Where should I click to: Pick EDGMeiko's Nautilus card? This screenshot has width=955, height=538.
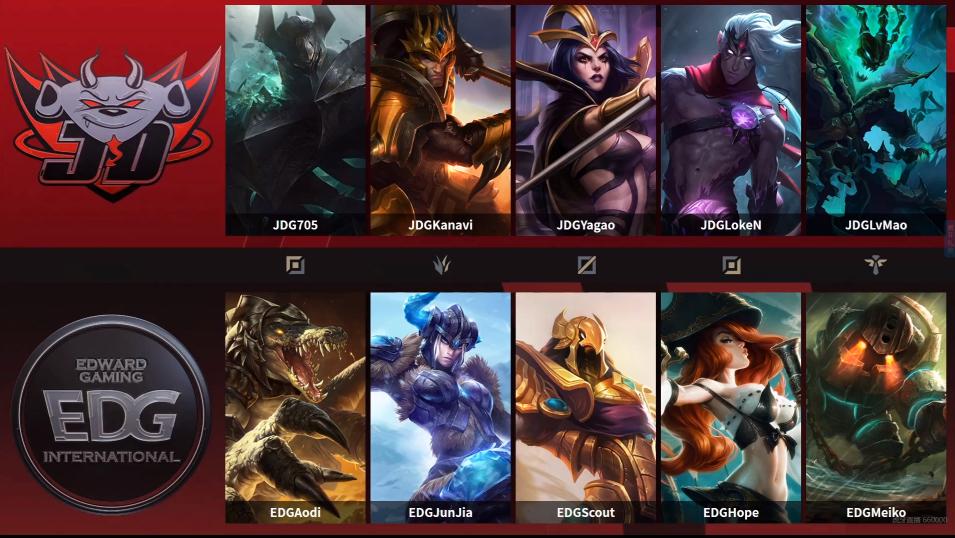(x=876, y=405)
